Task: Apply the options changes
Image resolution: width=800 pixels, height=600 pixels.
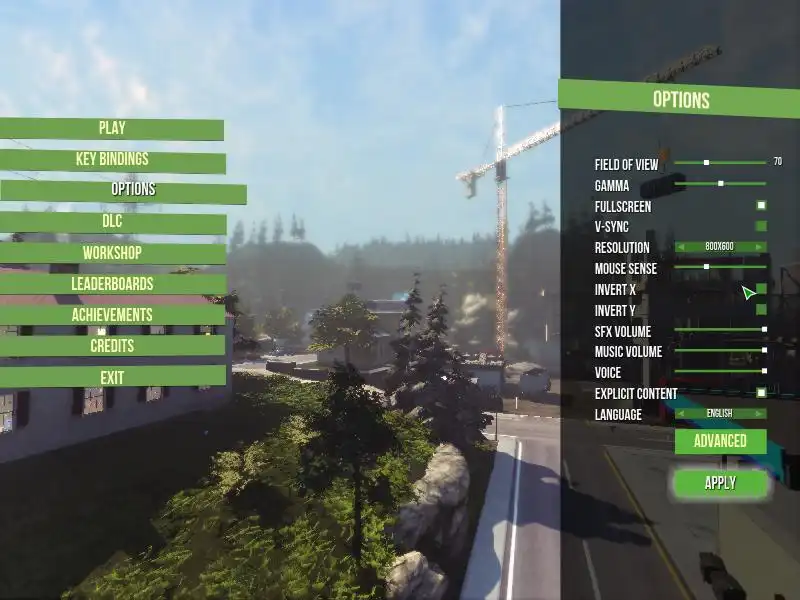Action: pyautogui.click(x=720, y=483)
